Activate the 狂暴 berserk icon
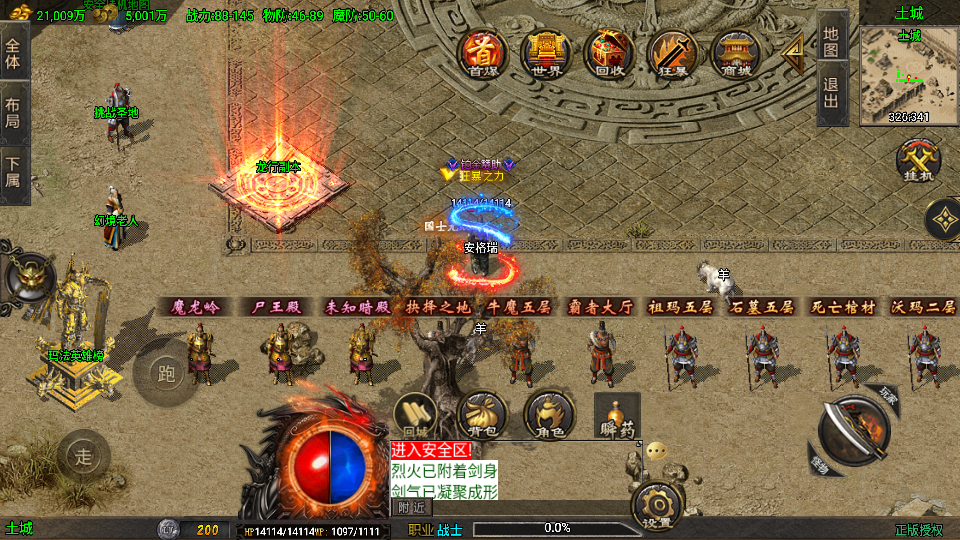The width and height of the screenshot is (960, 540). pyautogui.click(x=672, y=53)
